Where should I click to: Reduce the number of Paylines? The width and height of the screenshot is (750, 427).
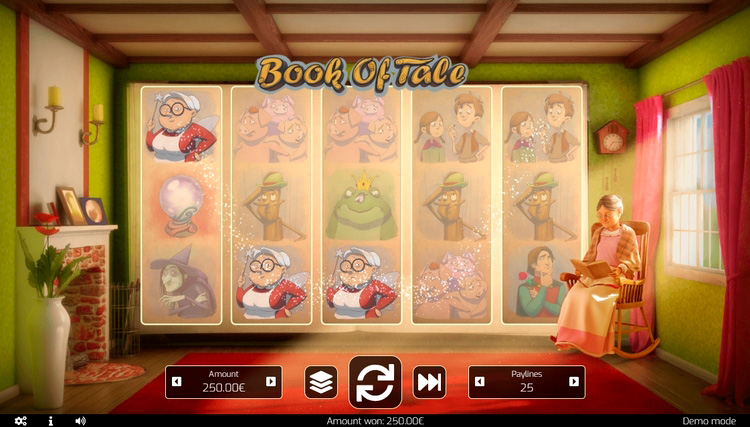480,381
